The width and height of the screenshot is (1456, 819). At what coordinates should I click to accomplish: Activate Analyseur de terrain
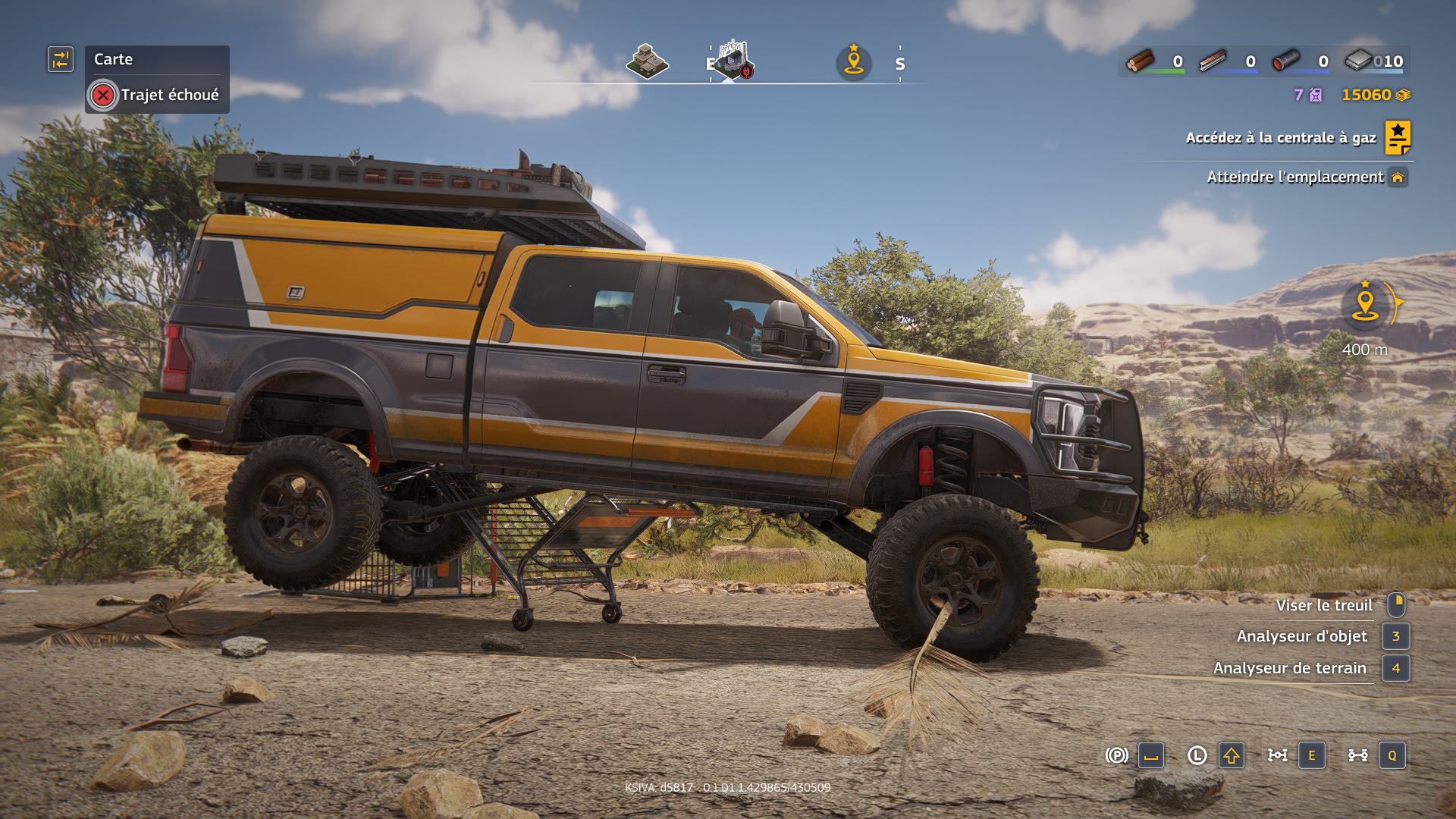coord(1289,668)
